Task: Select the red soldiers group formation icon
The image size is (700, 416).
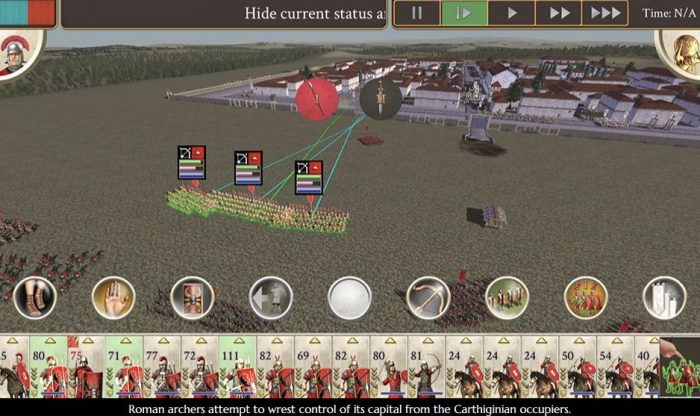Action: 586,298
